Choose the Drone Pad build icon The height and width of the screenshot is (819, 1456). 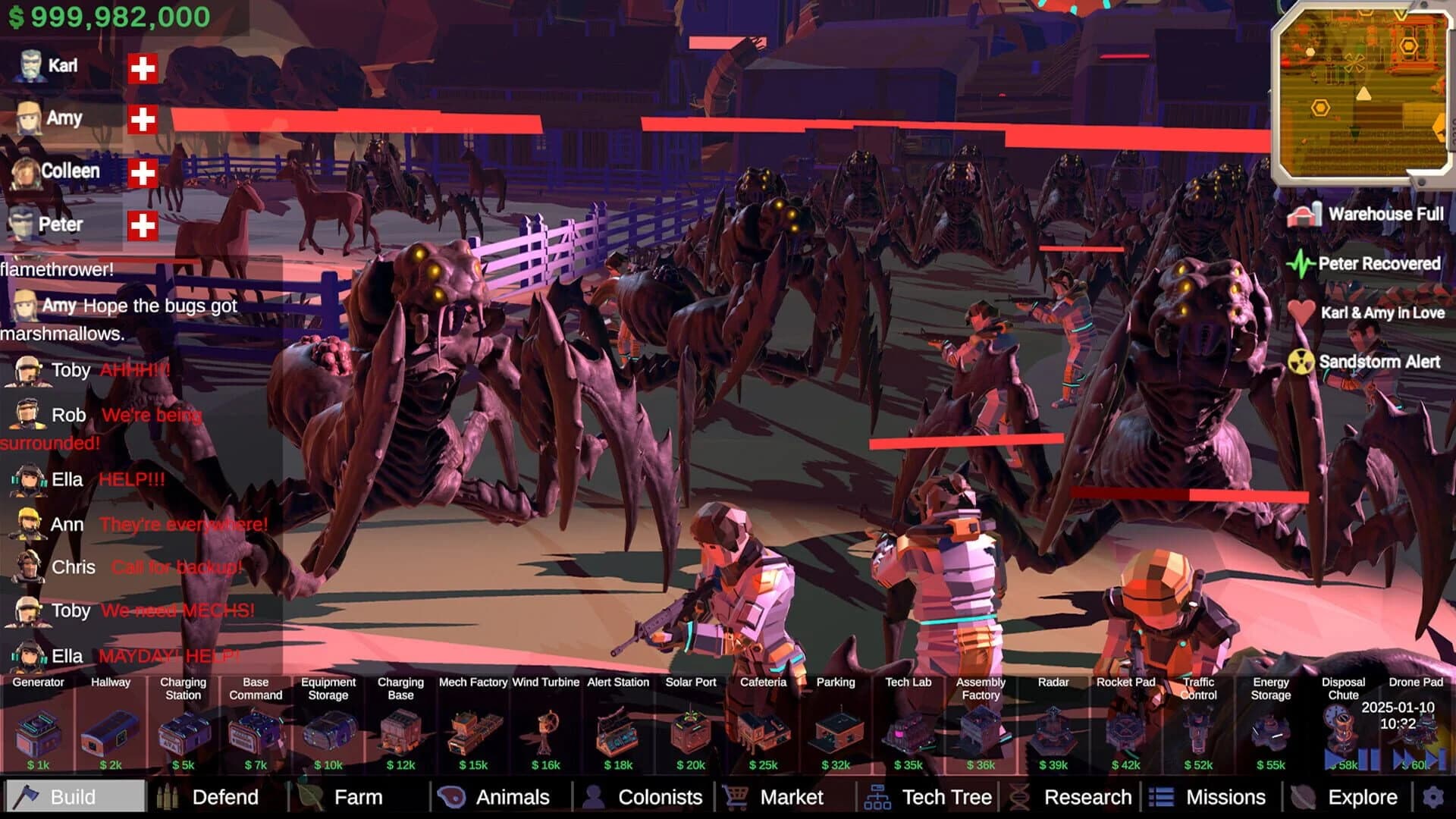pos(1417,732)
